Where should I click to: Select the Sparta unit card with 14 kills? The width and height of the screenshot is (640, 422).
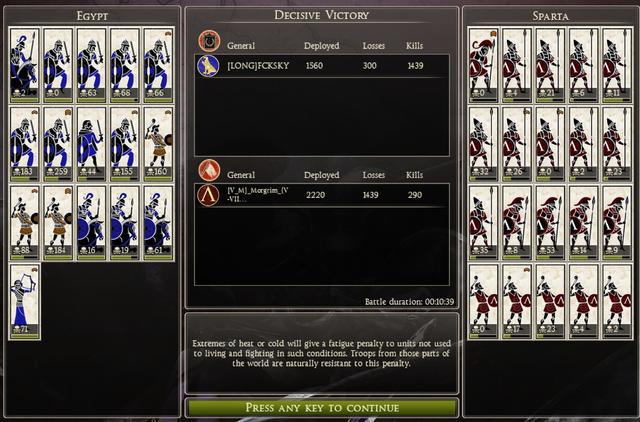(x=584, y=220)
